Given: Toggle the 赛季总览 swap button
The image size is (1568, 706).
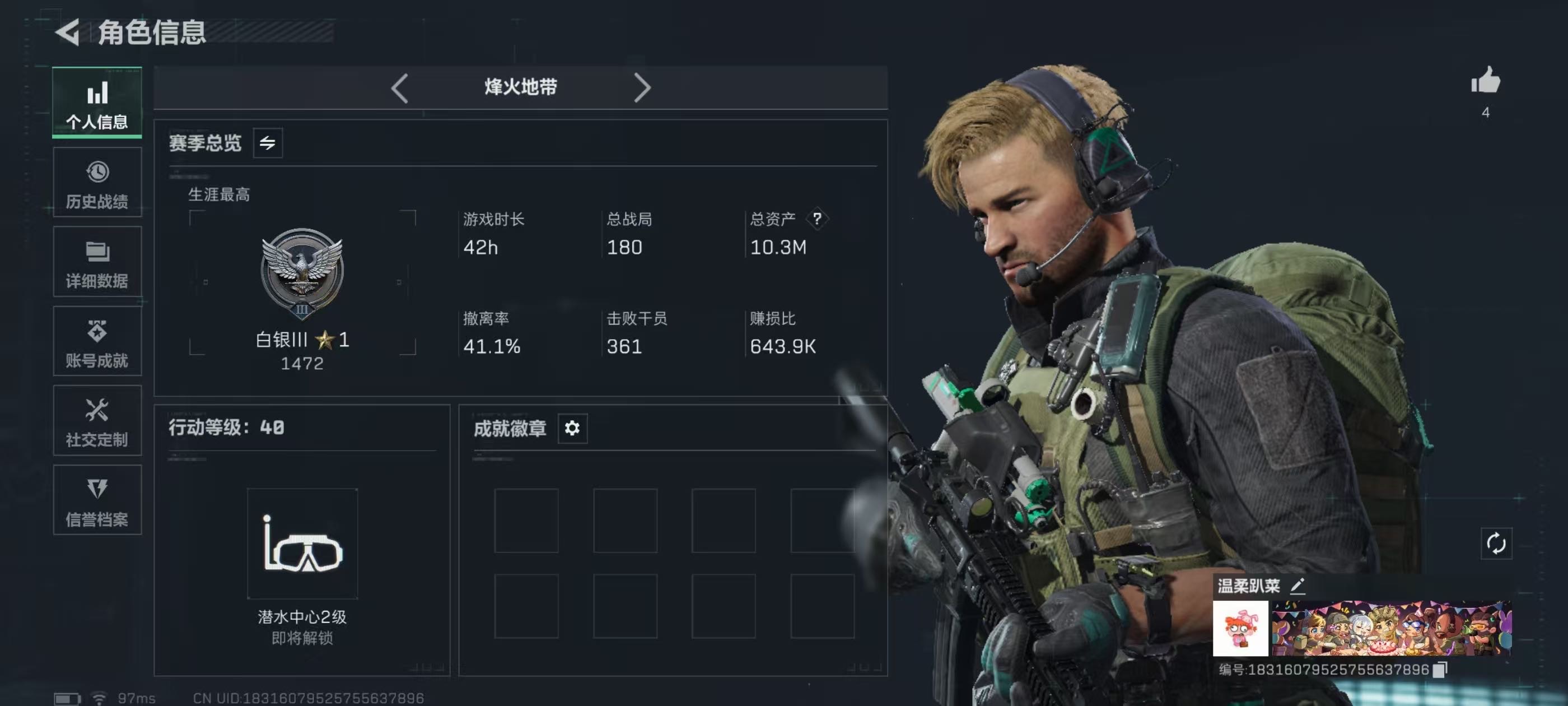Looking at the screenshot, I should (267, 143).
